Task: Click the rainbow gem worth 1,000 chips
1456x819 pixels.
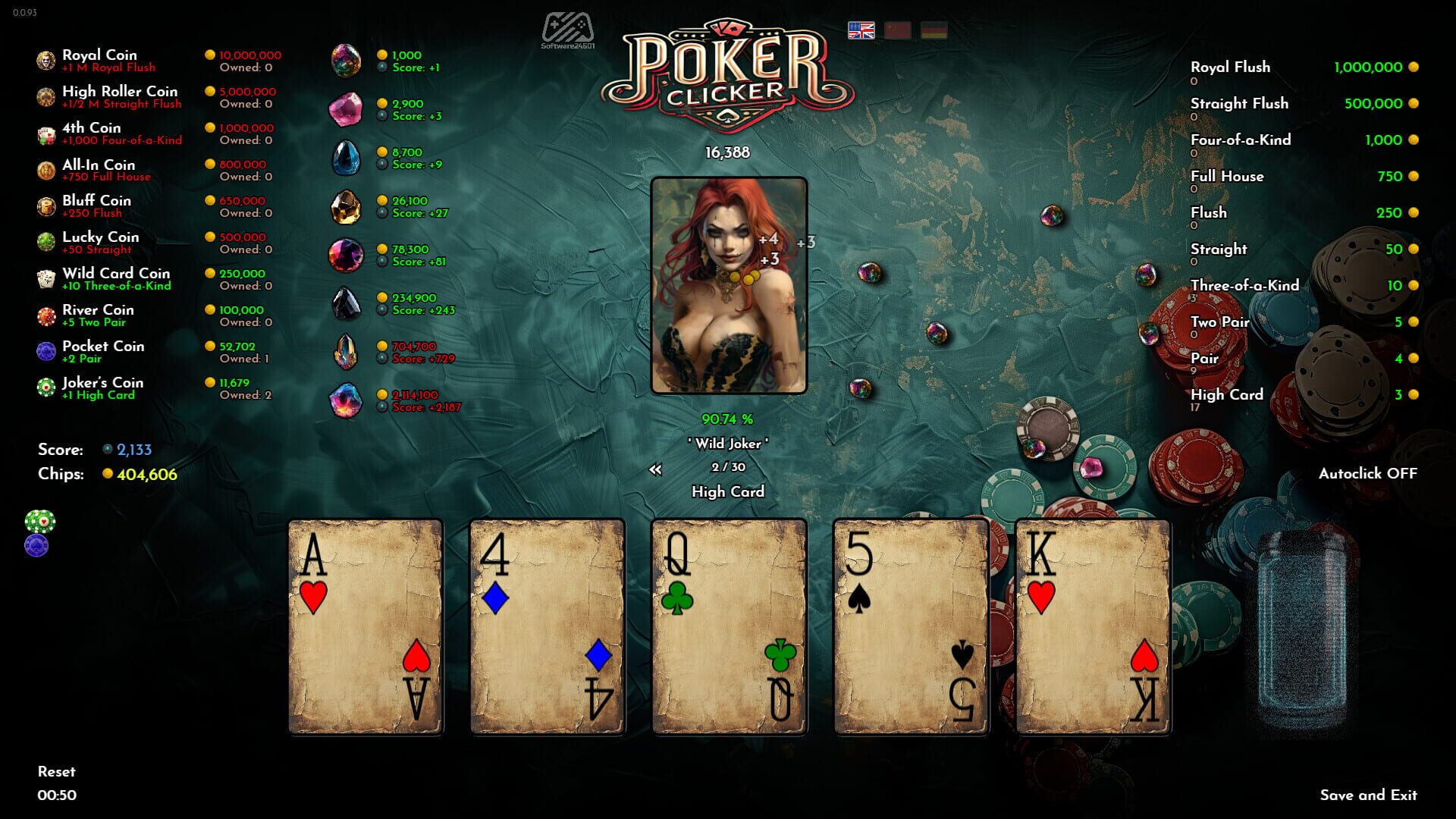Action: [x=347, y=60]
